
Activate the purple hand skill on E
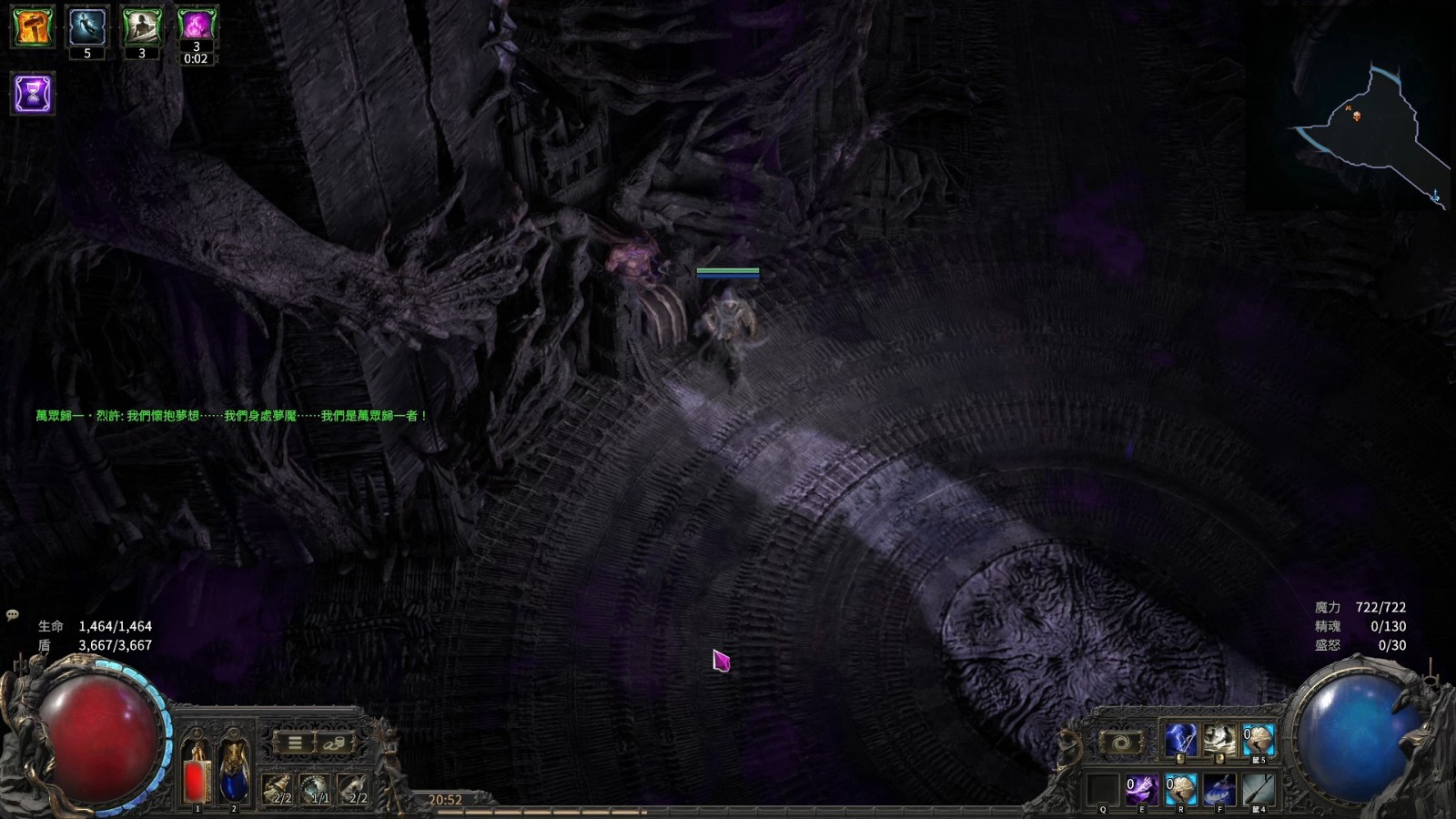pyautogui.click(x=1142, y=790)
